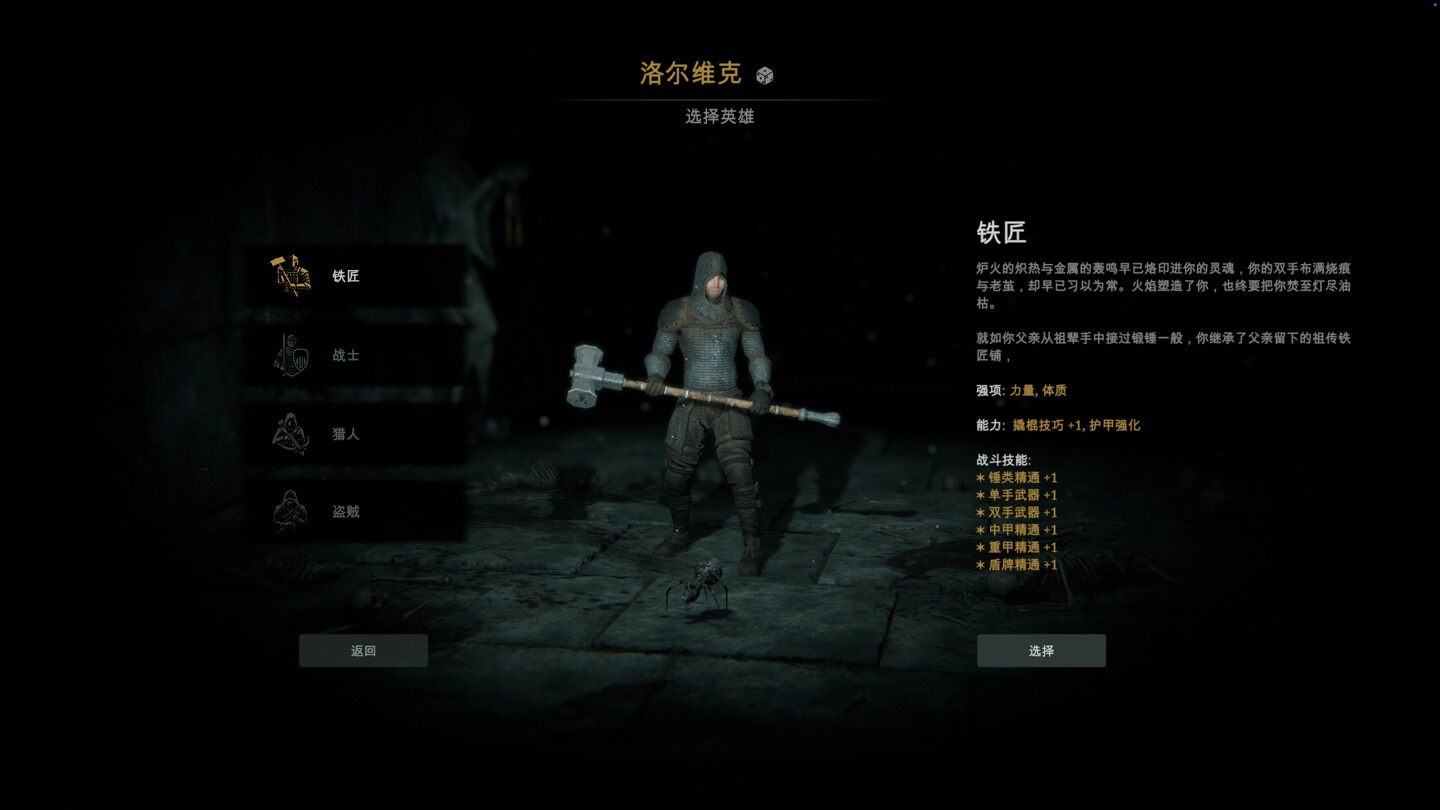Choose the 猎人 class option
This screenshot has width=1440, height=810.
pyautogui.click(x=345, y=433)
